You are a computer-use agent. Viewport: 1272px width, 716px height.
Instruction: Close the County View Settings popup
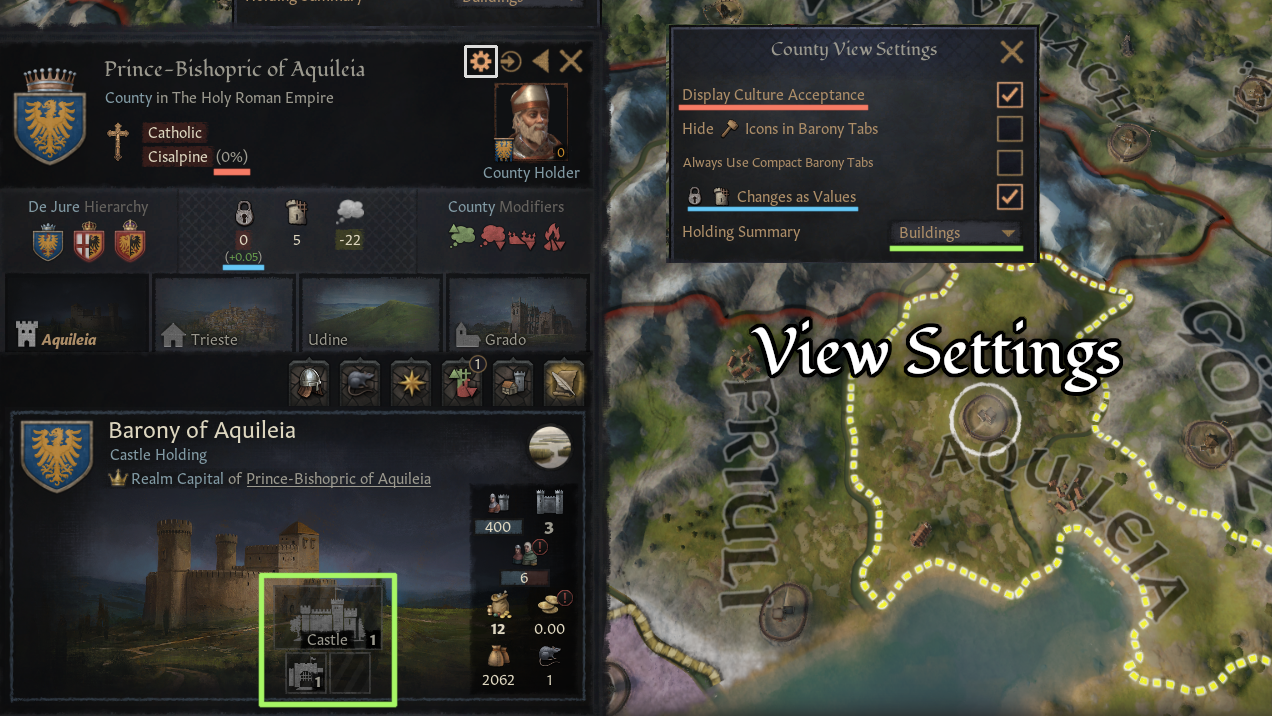(1011, 52)
